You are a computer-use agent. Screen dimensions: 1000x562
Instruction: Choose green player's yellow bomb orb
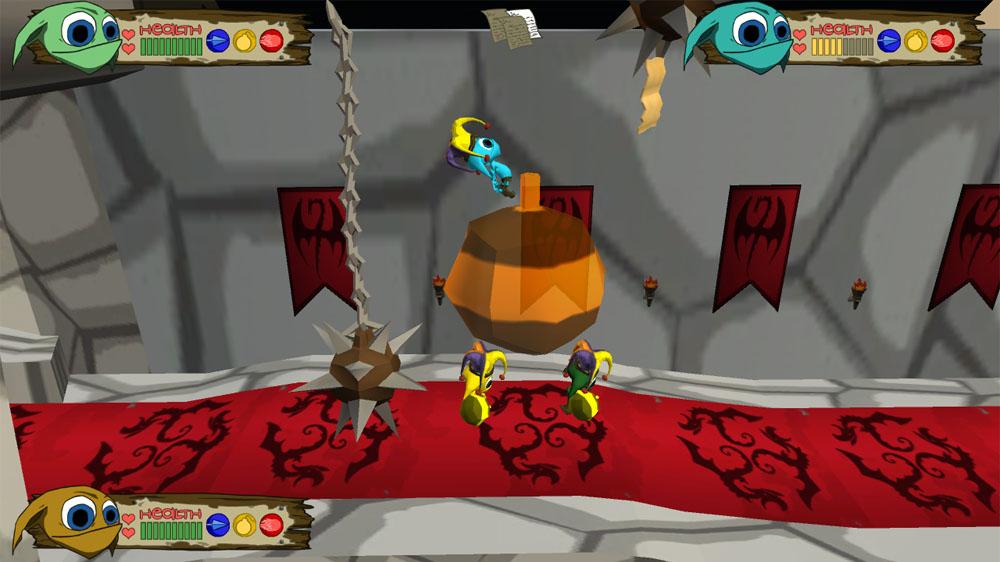[245, 41]
